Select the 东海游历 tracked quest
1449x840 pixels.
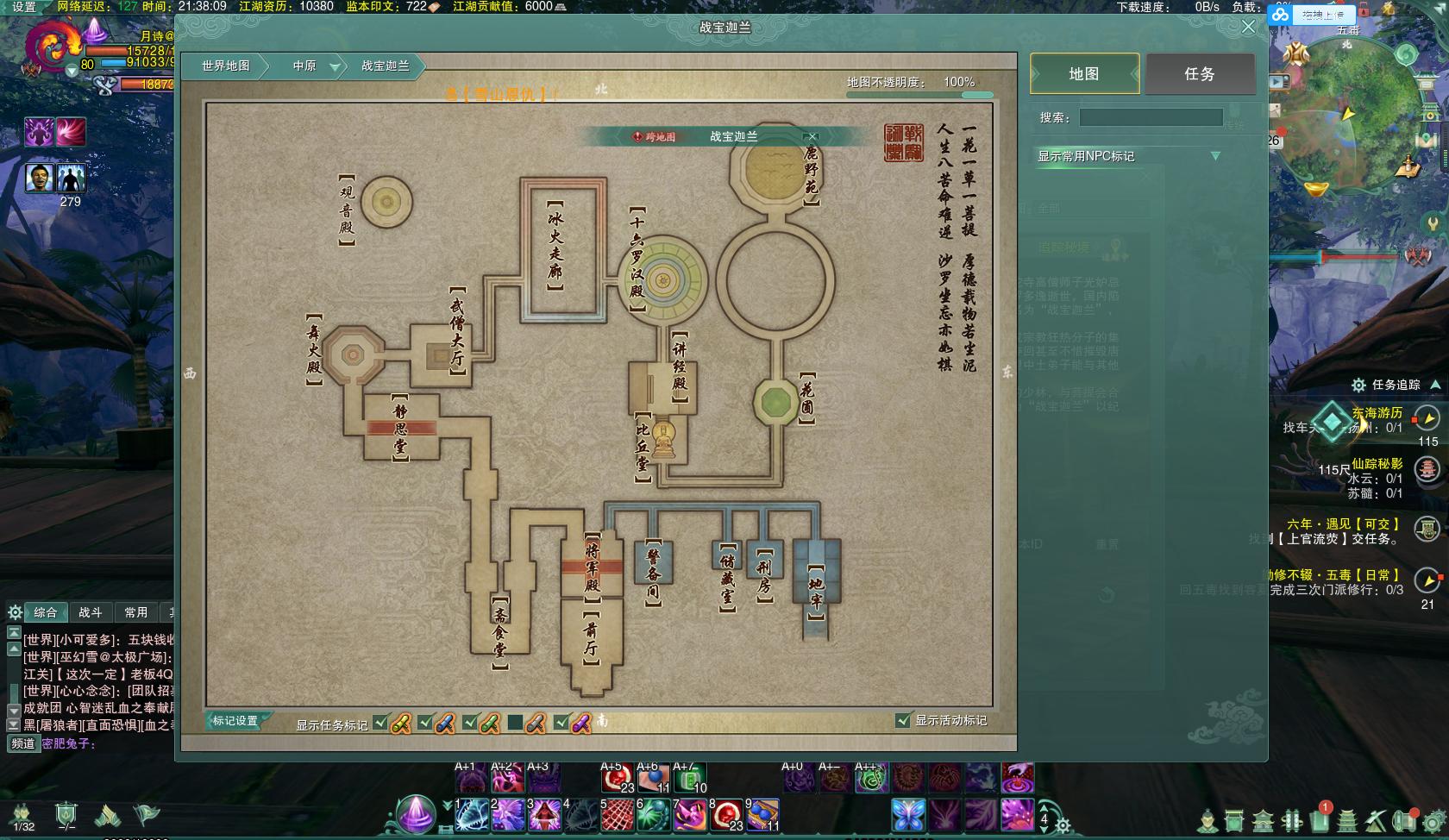click(1377, 413)
